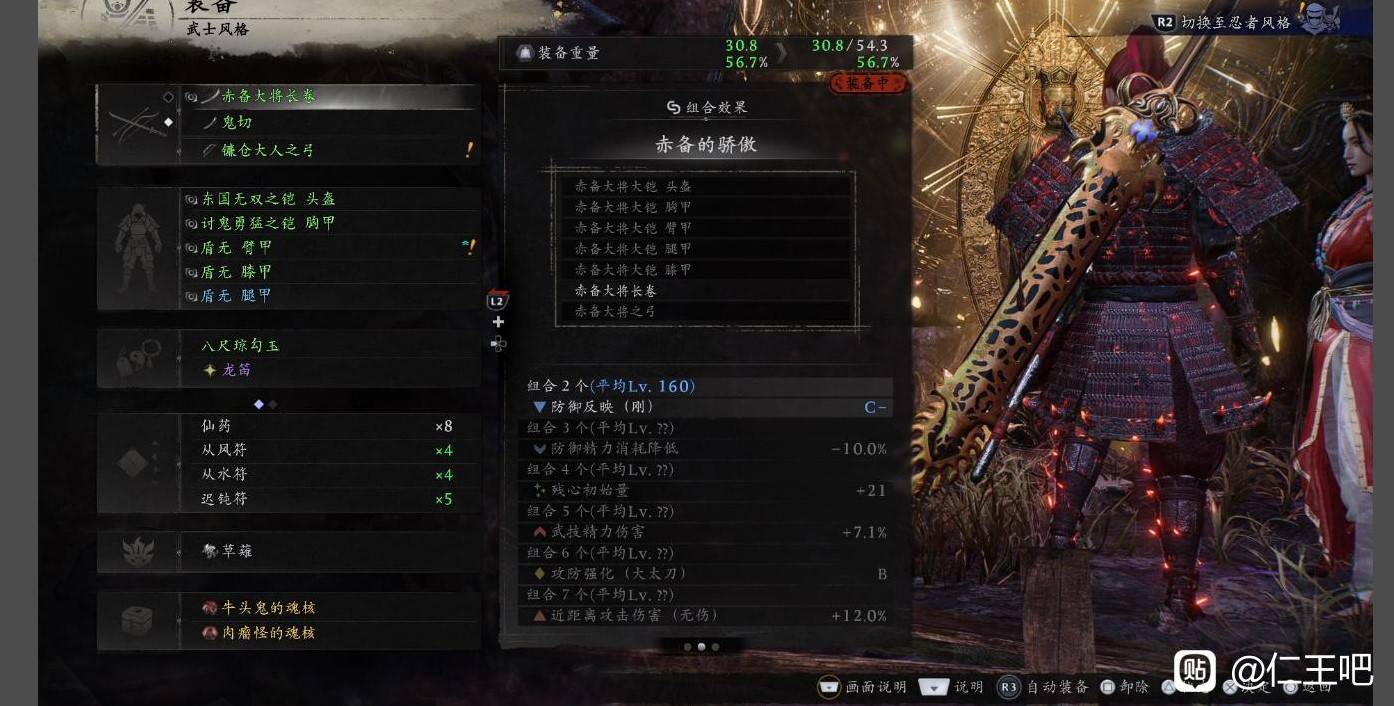
Task: Choose the 牛头鬼的魂核 soul core
Action: pos(268,608)
